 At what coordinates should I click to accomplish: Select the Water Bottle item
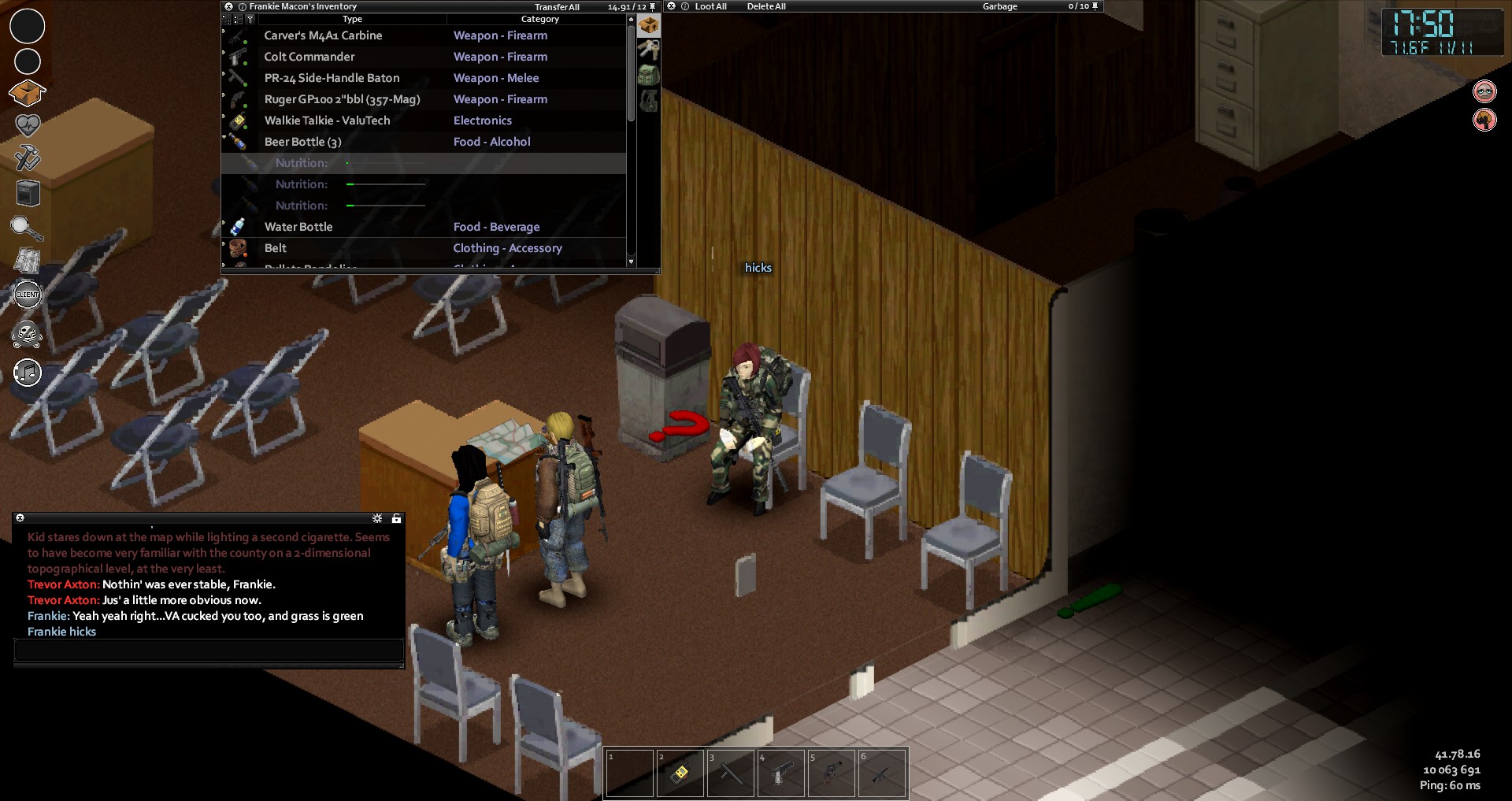(x=298, y=227)
